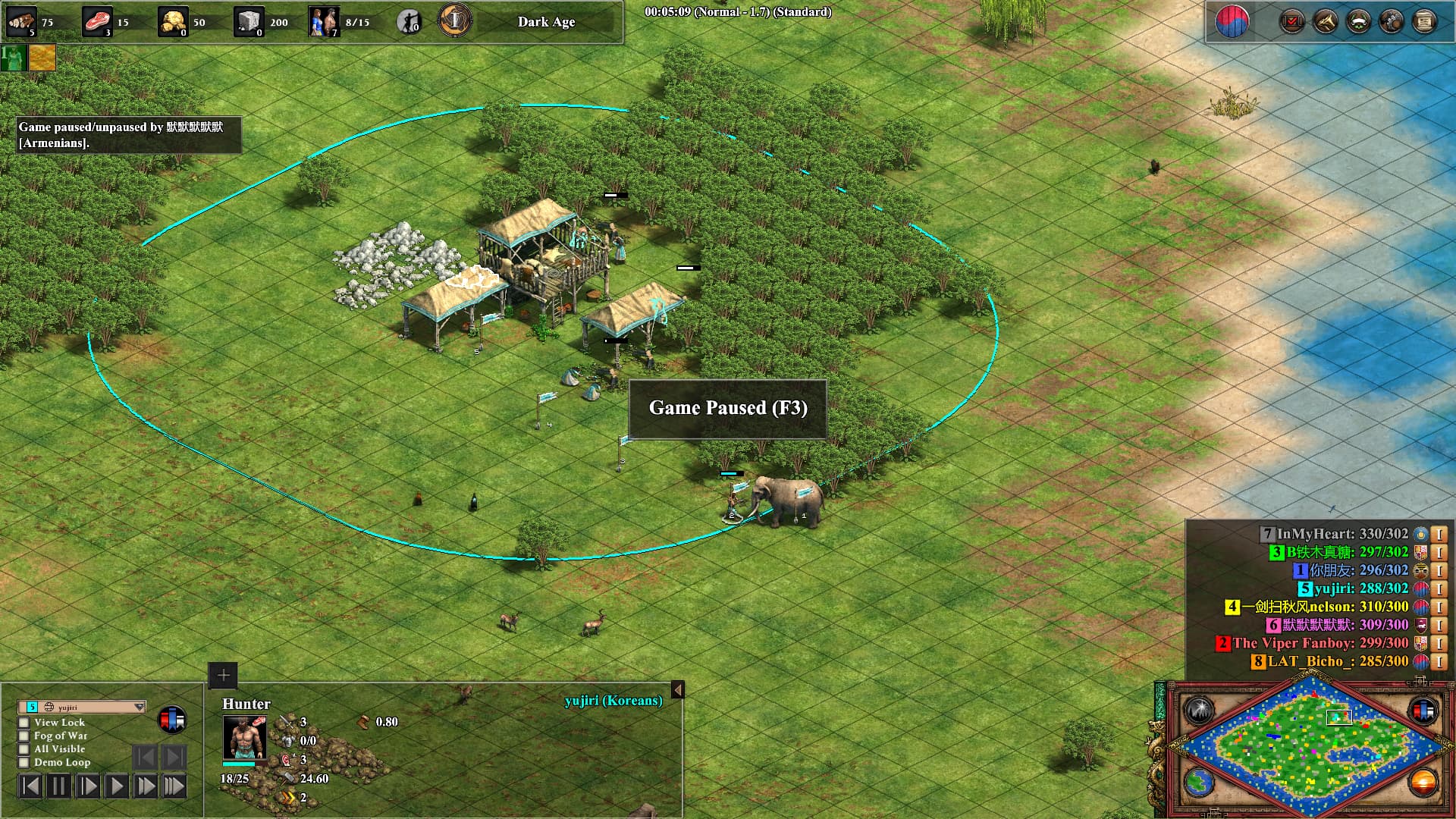Toggle the Demo Loop checkbox
Screen dimensions: 1456x819
pyautogui.click(x=24, y=763)
